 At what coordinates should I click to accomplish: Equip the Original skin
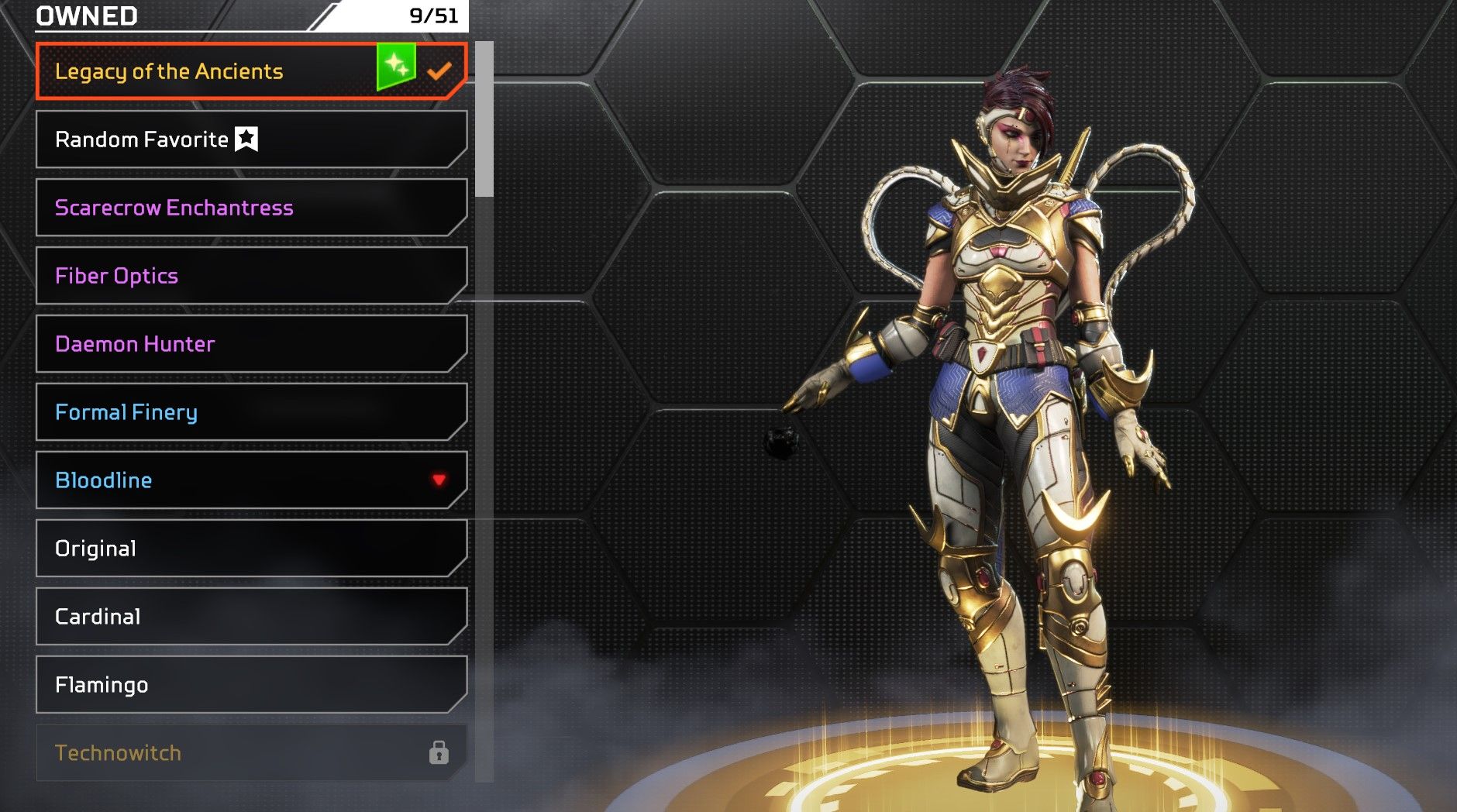250,549
